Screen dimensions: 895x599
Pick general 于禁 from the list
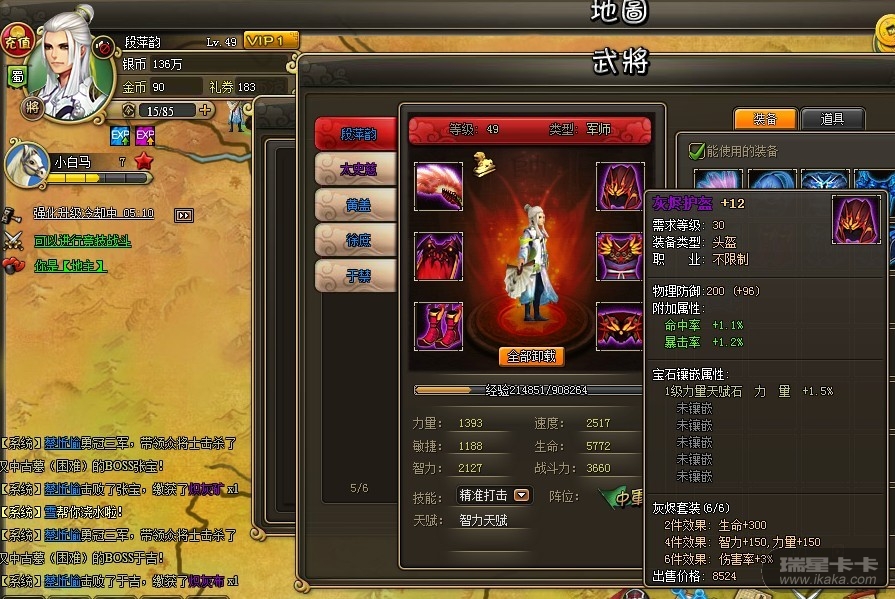[356, 275]
